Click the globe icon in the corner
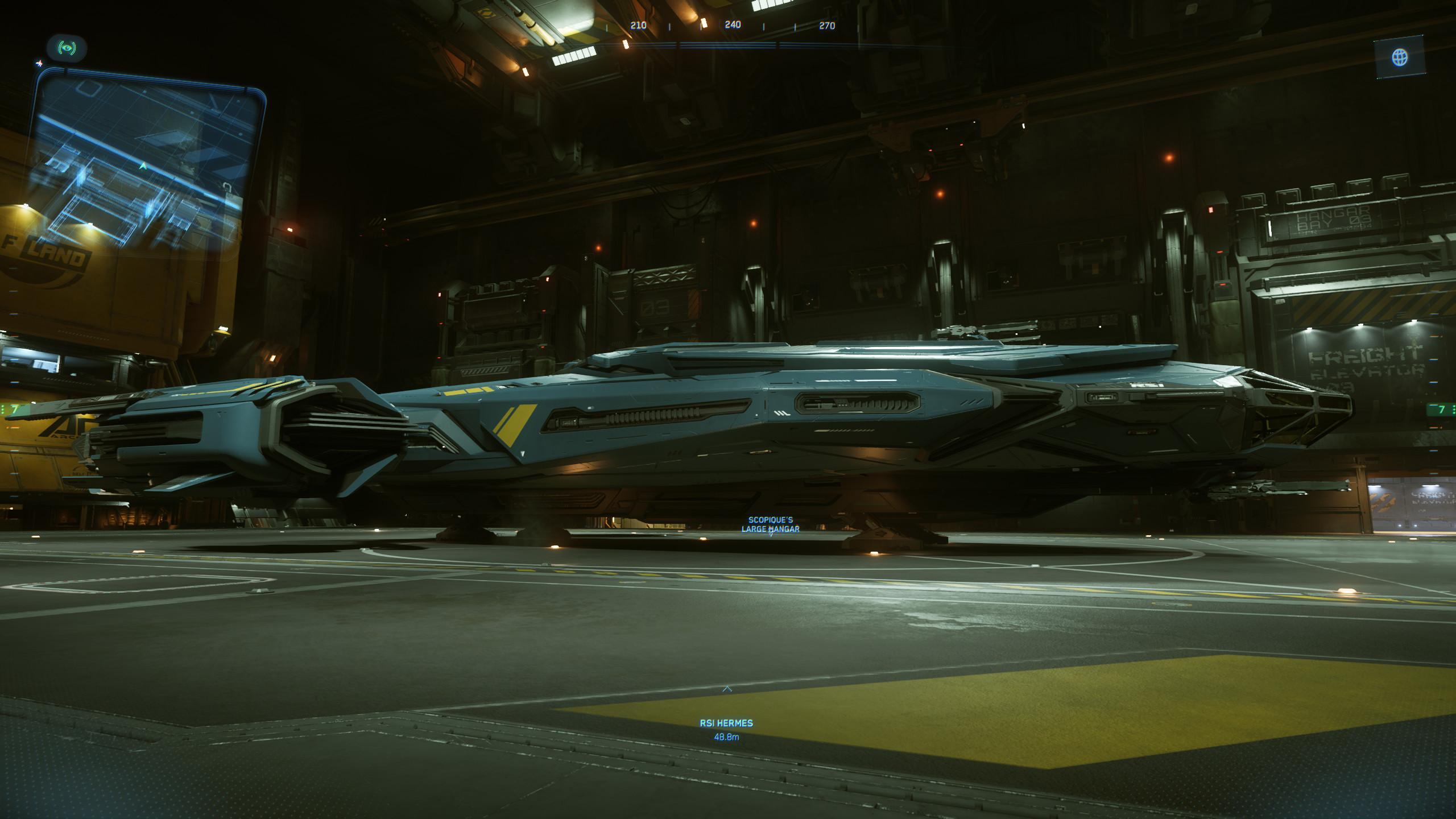The image size is (1456, 819). tap(1399, 57)
